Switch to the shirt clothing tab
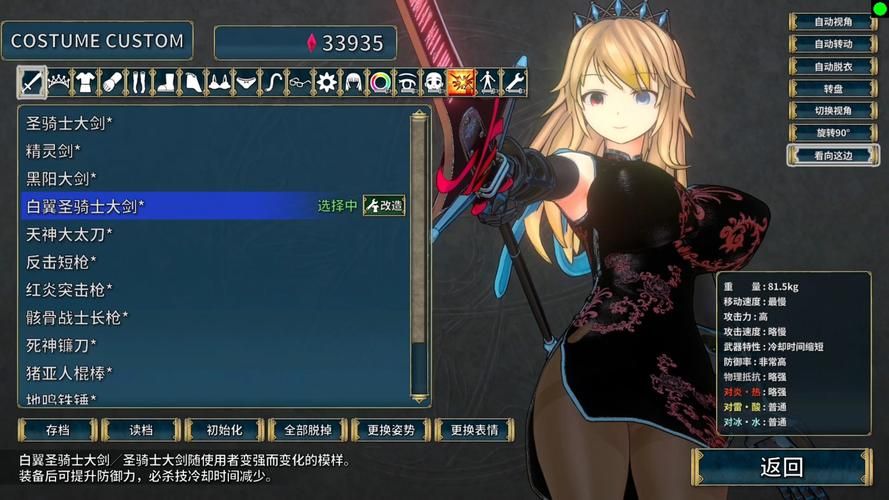The width and height of the screenshot is (889, 500). pyautogui.click(x=86, y=82)
